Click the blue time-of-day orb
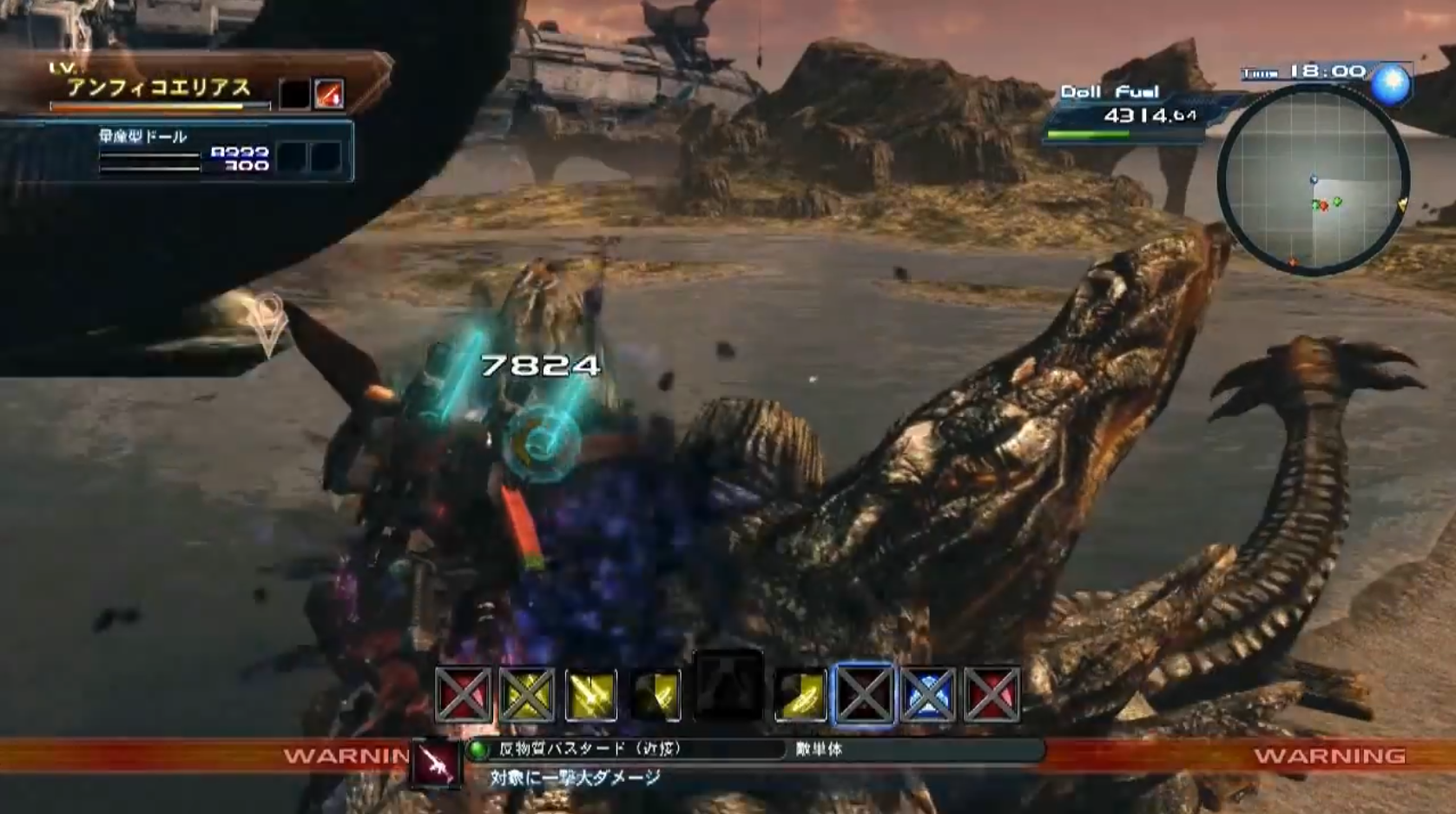This screenshot has height=814, width=1456. pyautogui.click(x=1391, y=85)
